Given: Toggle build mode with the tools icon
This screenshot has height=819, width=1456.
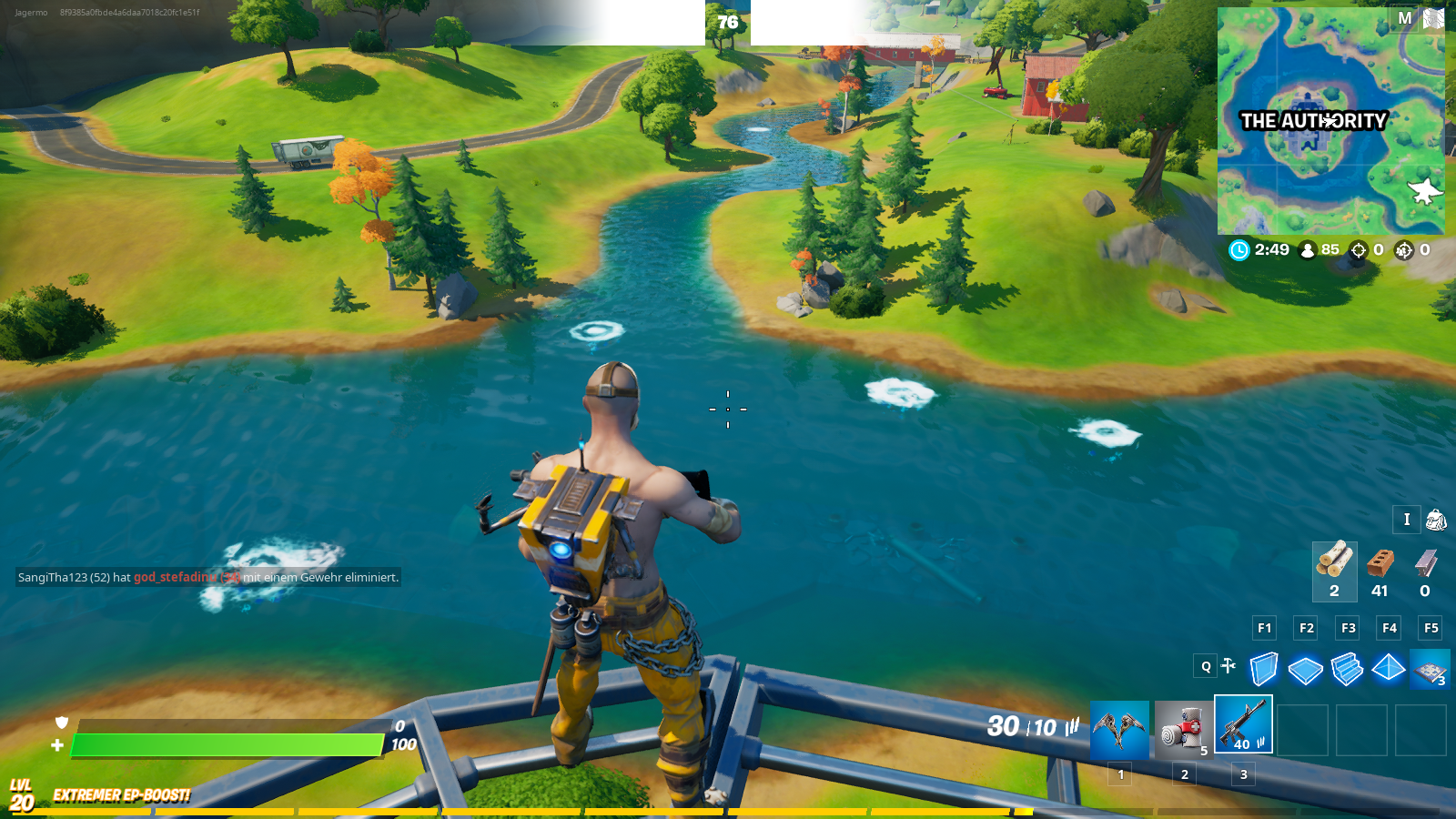Looking at the screenshot, I should point(1228,666).
